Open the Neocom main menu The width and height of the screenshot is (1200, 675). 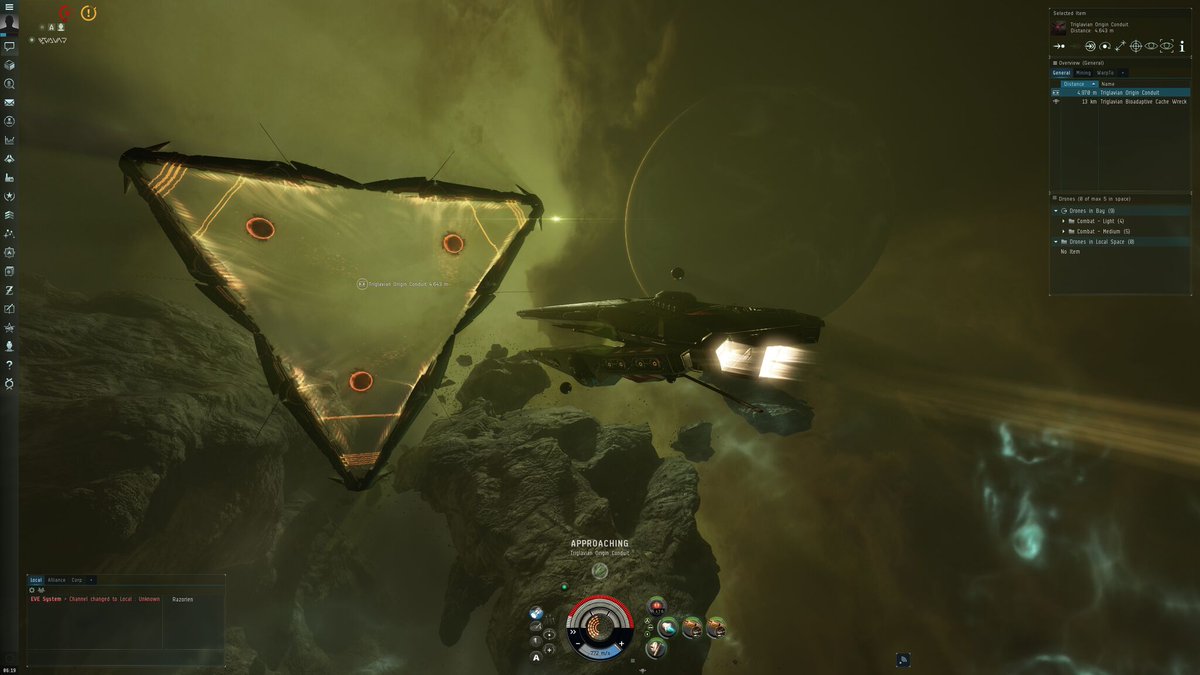point(9,6)
